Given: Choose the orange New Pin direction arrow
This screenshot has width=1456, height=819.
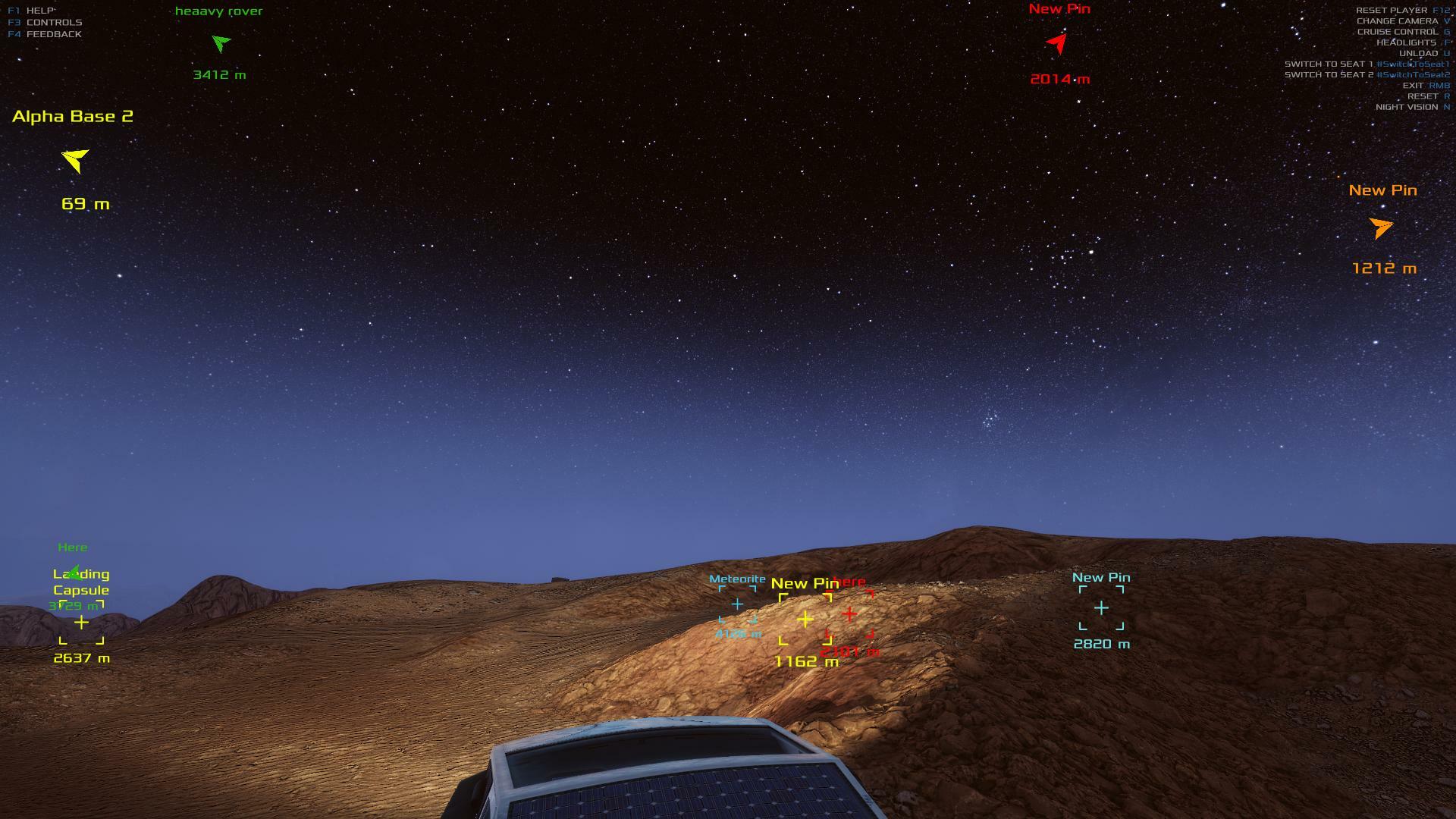Looking at the screenshot, I should (1381, 227).
